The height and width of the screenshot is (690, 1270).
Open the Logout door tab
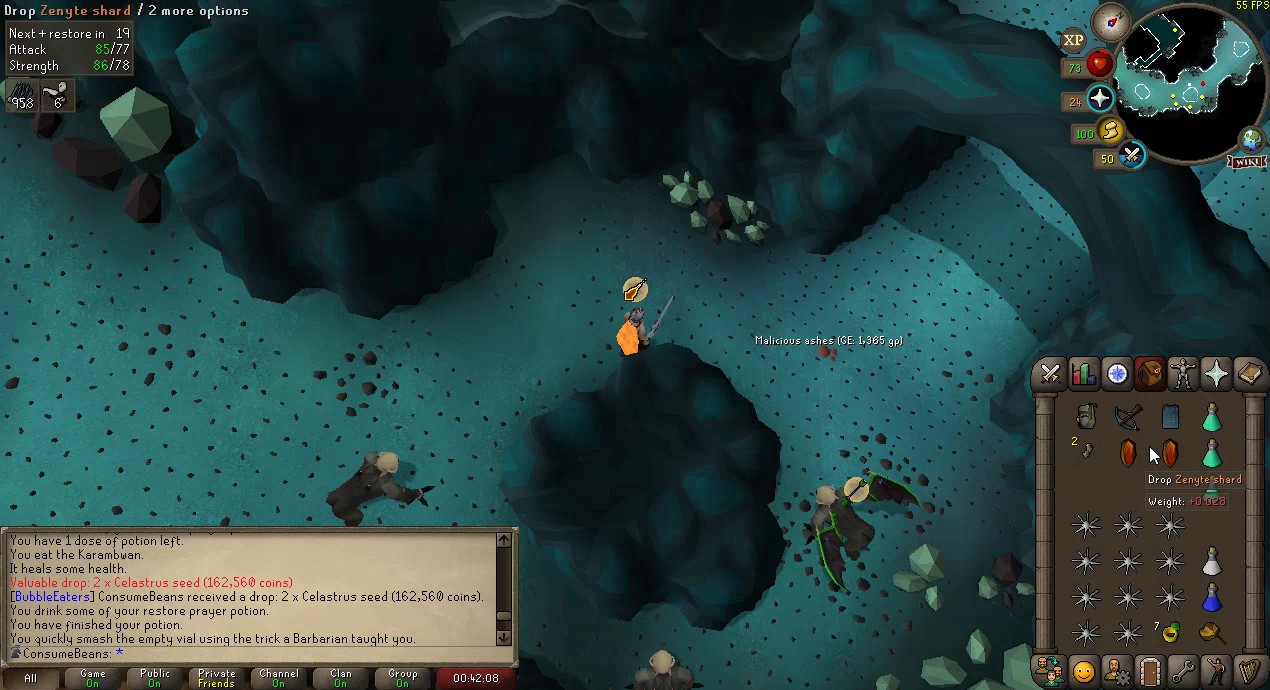pyautogui.click(x=1150, y=669)
